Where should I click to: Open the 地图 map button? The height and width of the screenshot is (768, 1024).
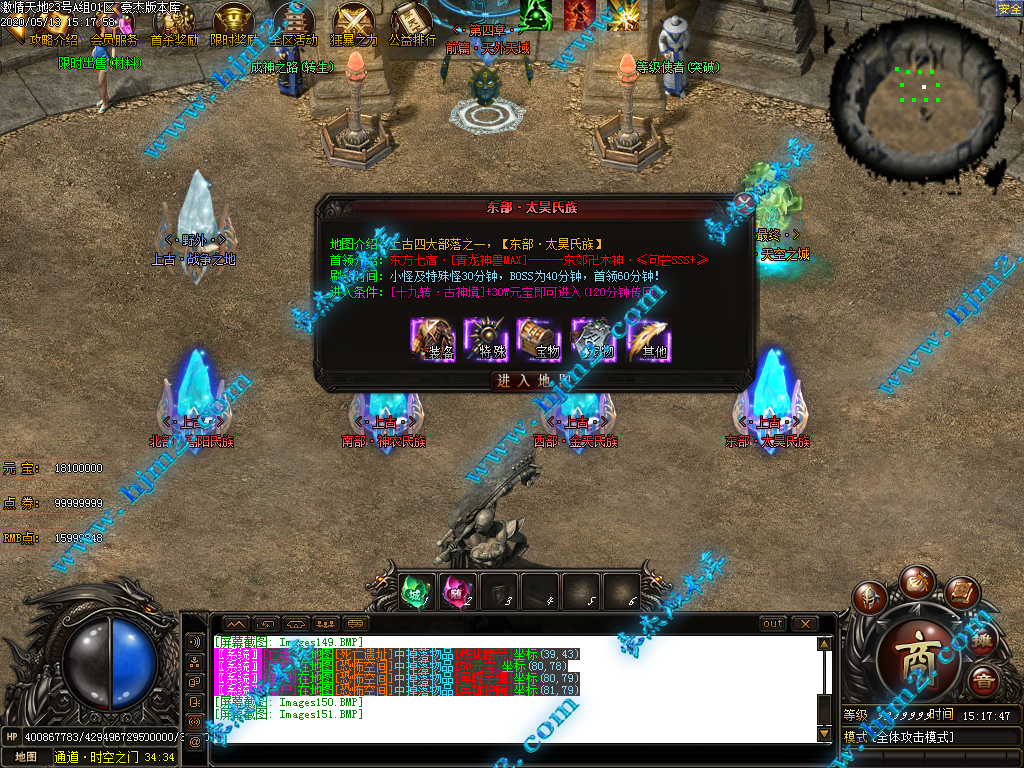click(26, 757)
